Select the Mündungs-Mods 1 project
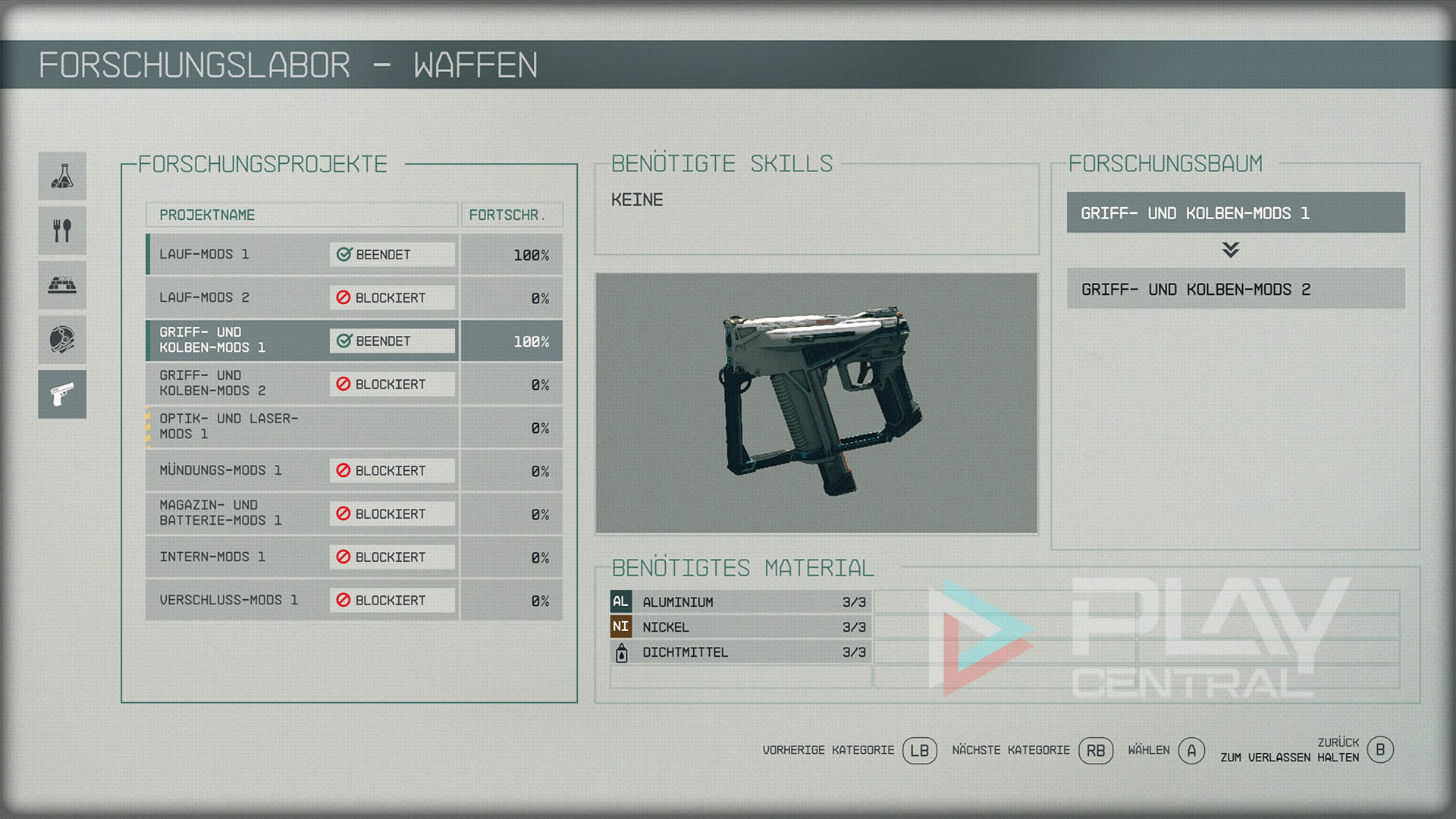This screenshot has width=1456, height=819. [302, 470]
